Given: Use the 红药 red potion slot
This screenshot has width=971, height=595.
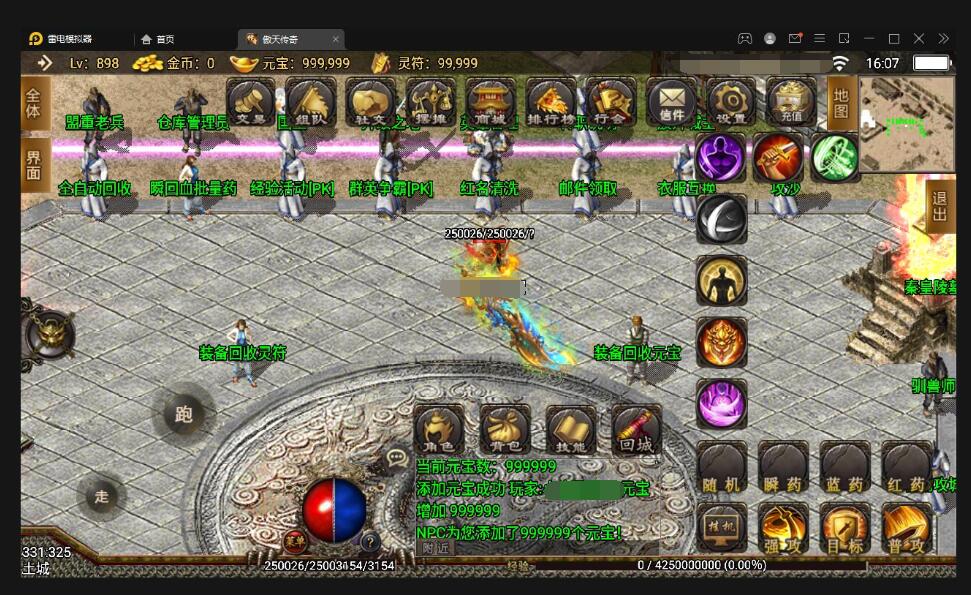Looking at the screenshot, I should pos(906,467).
